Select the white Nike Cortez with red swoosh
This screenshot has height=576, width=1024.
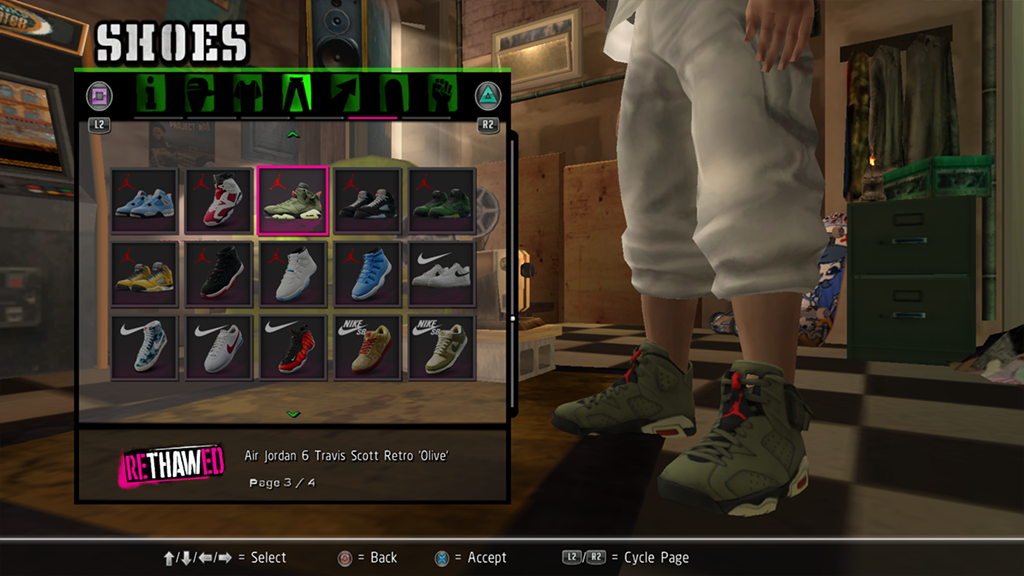tap(219, 348)
